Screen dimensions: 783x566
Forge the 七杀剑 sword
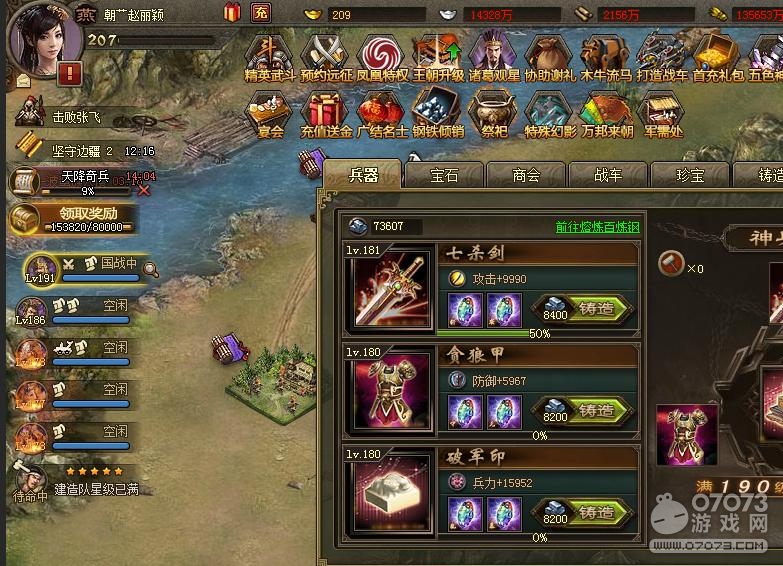coord(596,309)
